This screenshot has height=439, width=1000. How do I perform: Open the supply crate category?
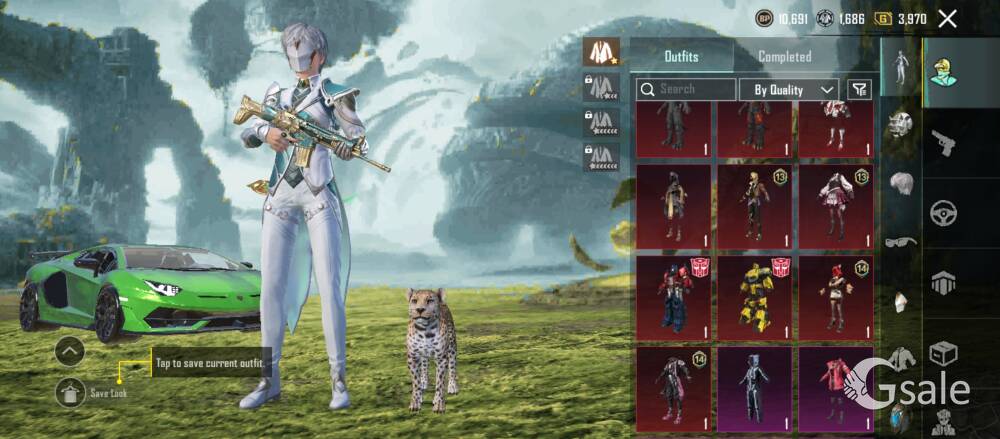coord(944,353)
